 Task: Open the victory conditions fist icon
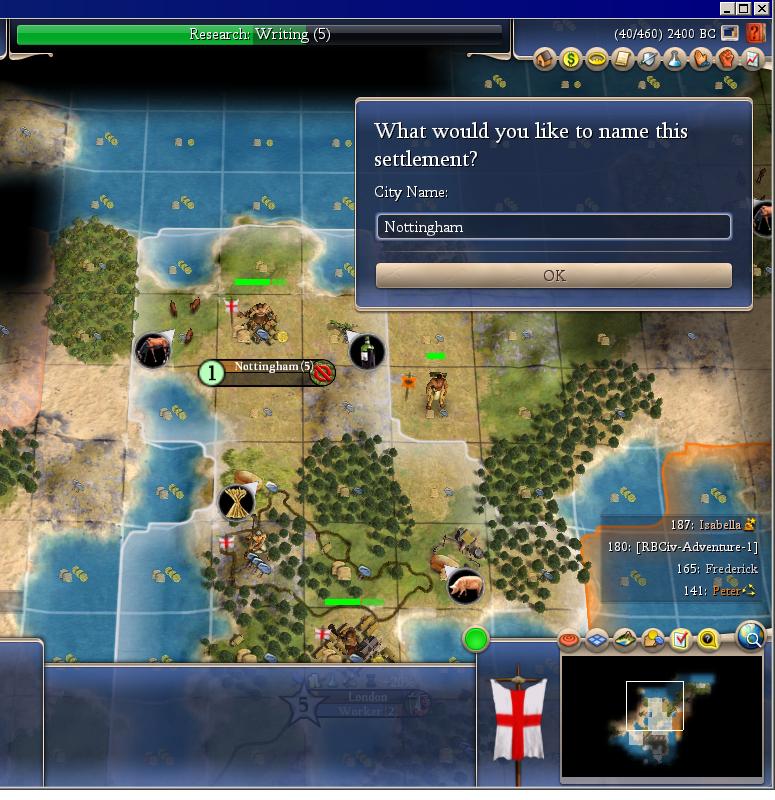pyautogui.click(x=727, y=59)
